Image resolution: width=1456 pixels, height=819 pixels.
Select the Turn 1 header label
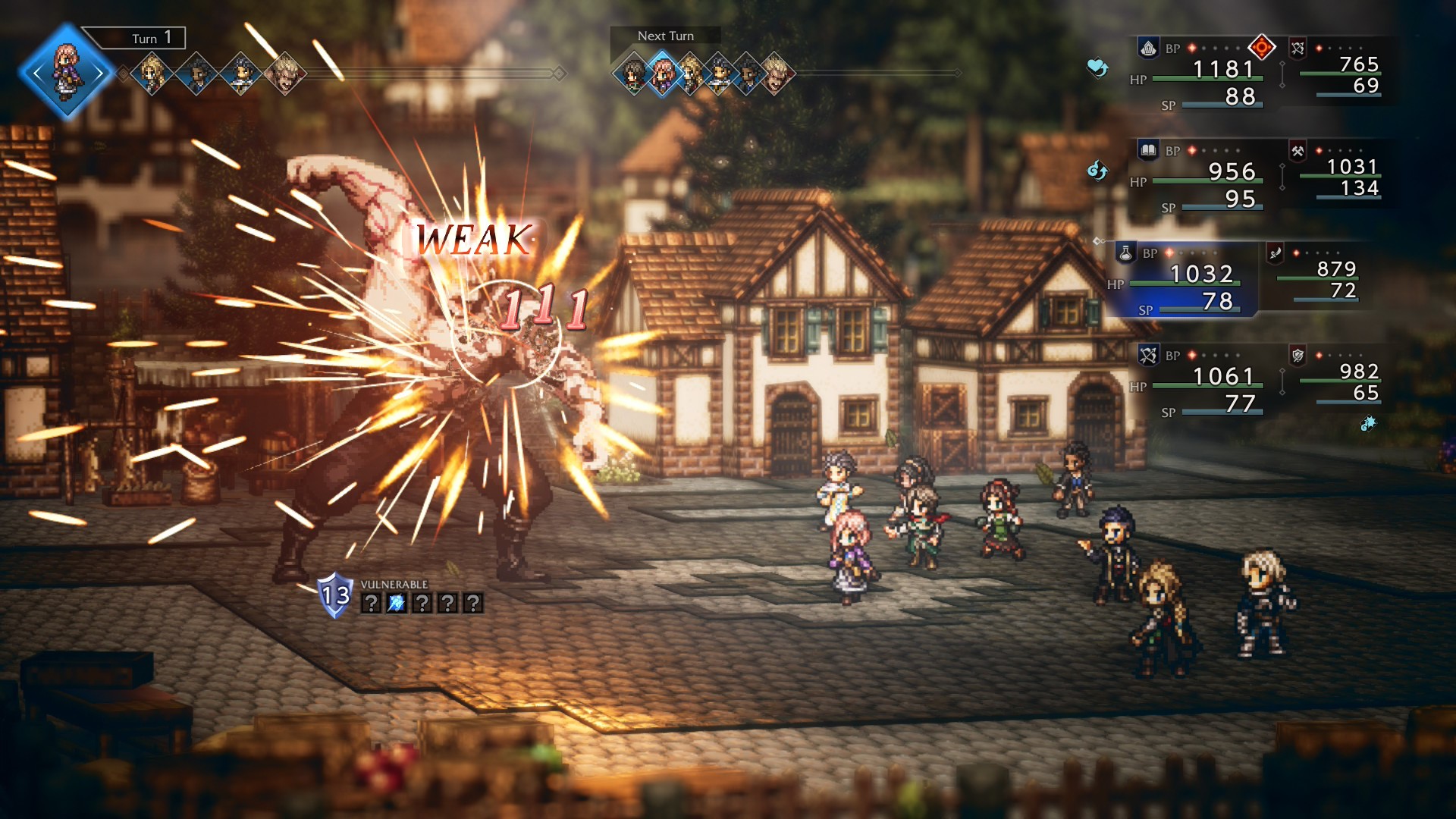(x=149, y=36)
